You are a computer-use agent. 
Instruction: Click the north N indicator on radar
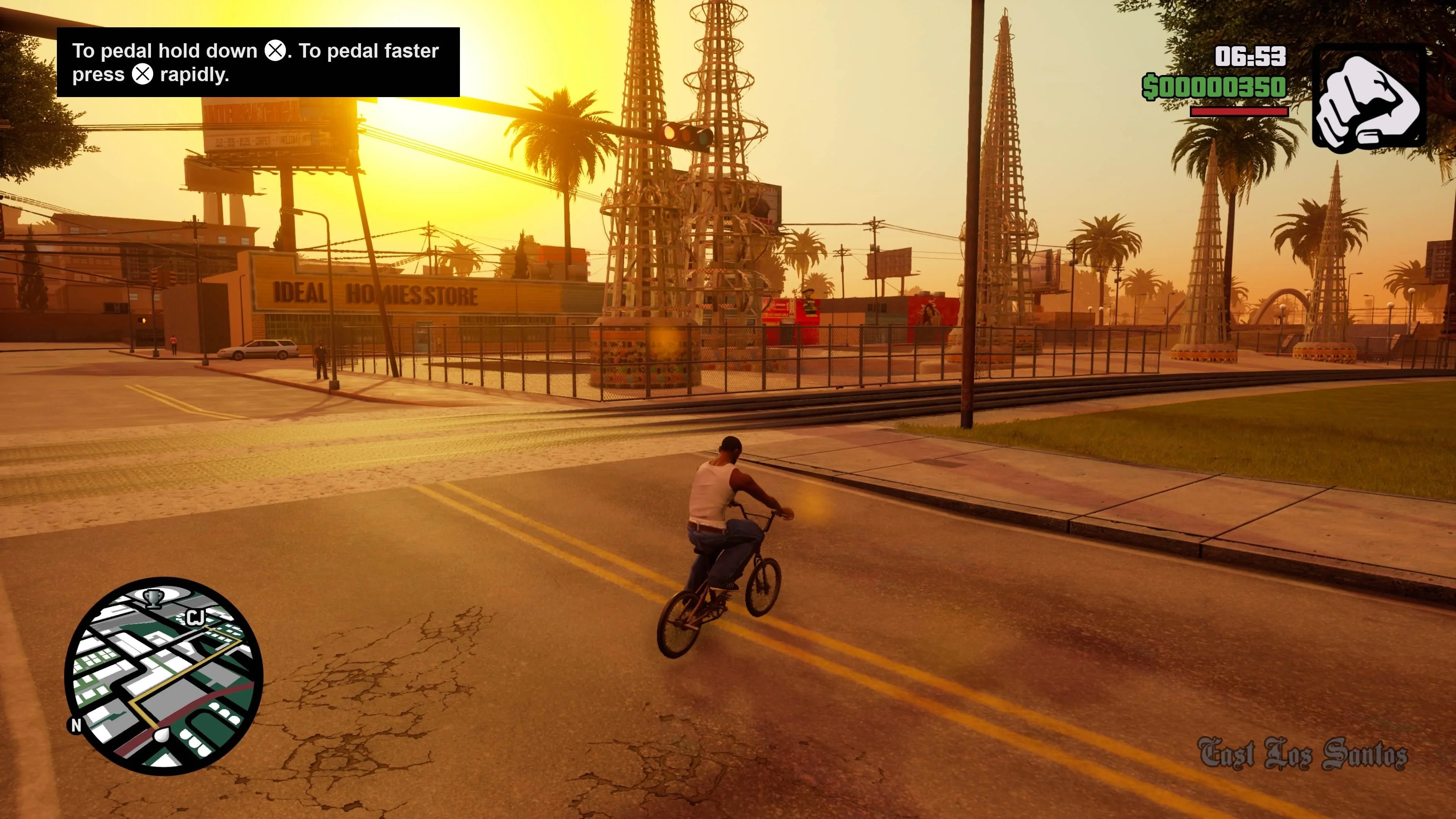click(76, 725)
